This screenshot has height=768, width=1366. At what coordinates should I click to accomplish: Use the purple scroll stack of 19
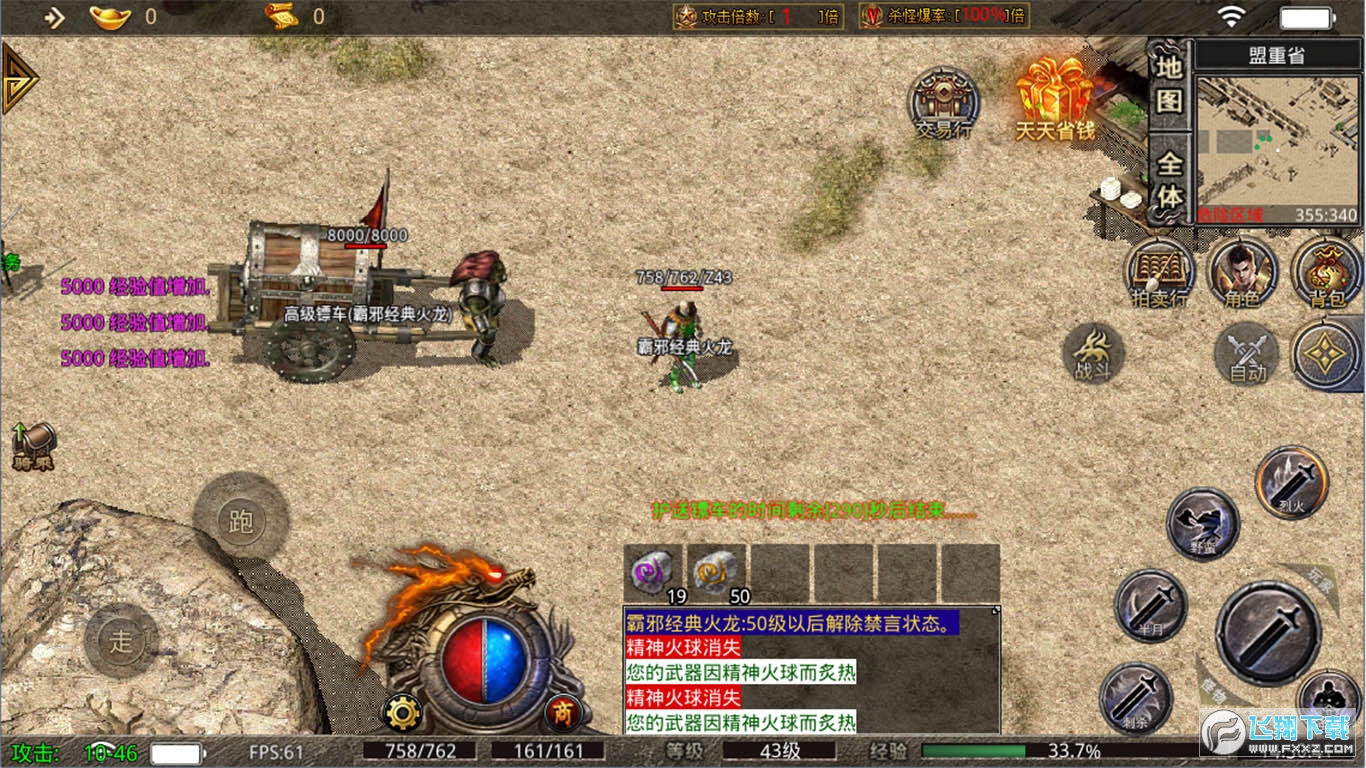click(652, 572)
